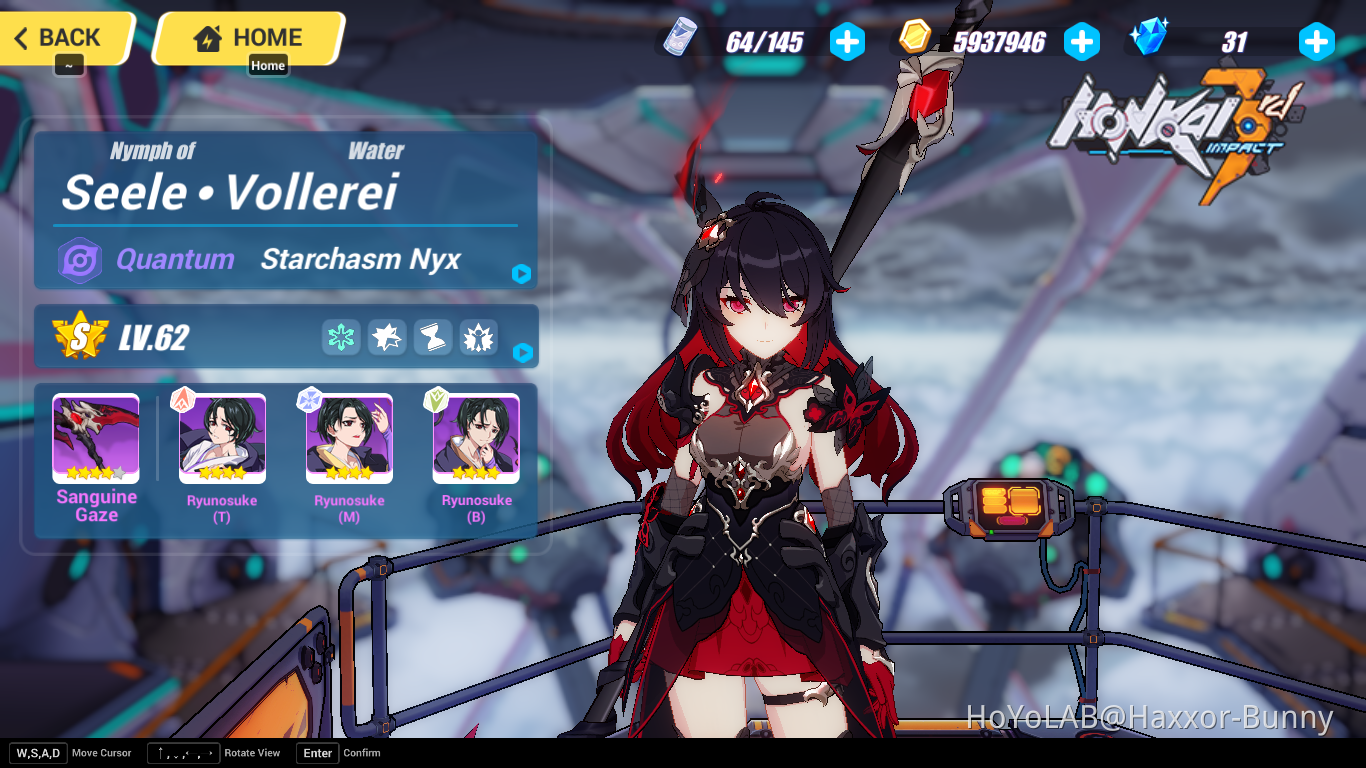Open the Ryunosuke (B) stigmata slot
1366x768 pixels.
475,437
